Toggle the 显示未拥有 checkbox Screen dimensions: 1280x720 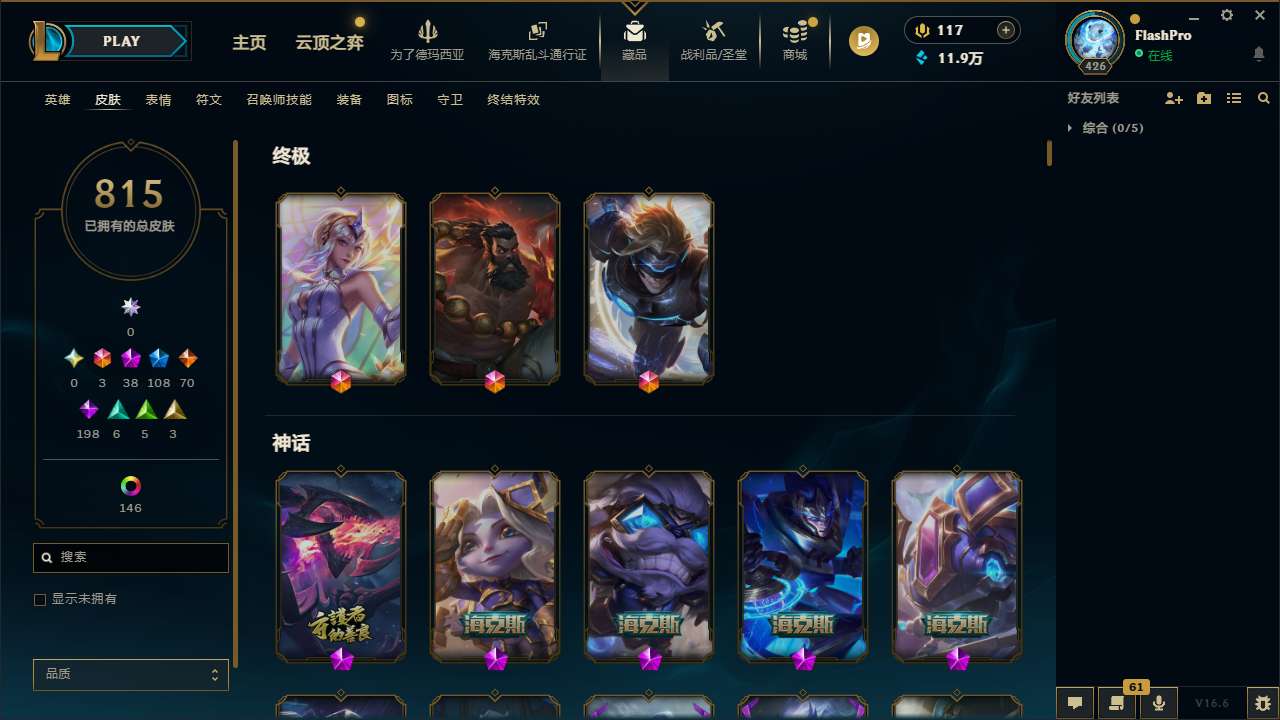tap(40, 599)
